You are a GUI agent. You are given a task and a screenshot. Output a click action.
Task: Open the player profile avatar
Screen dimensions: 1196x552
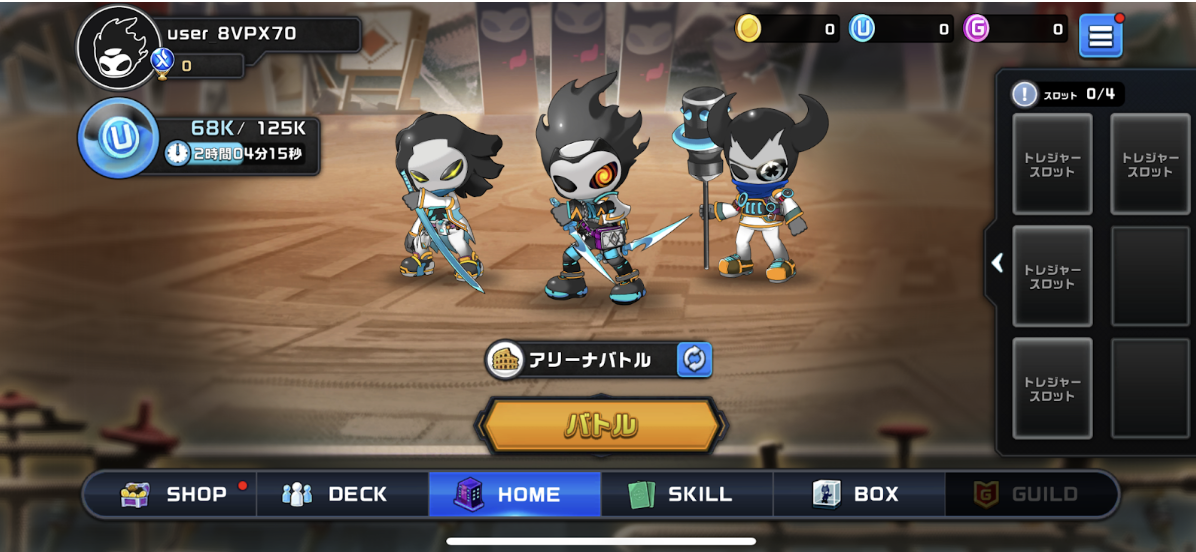click(x=118, y=48)
